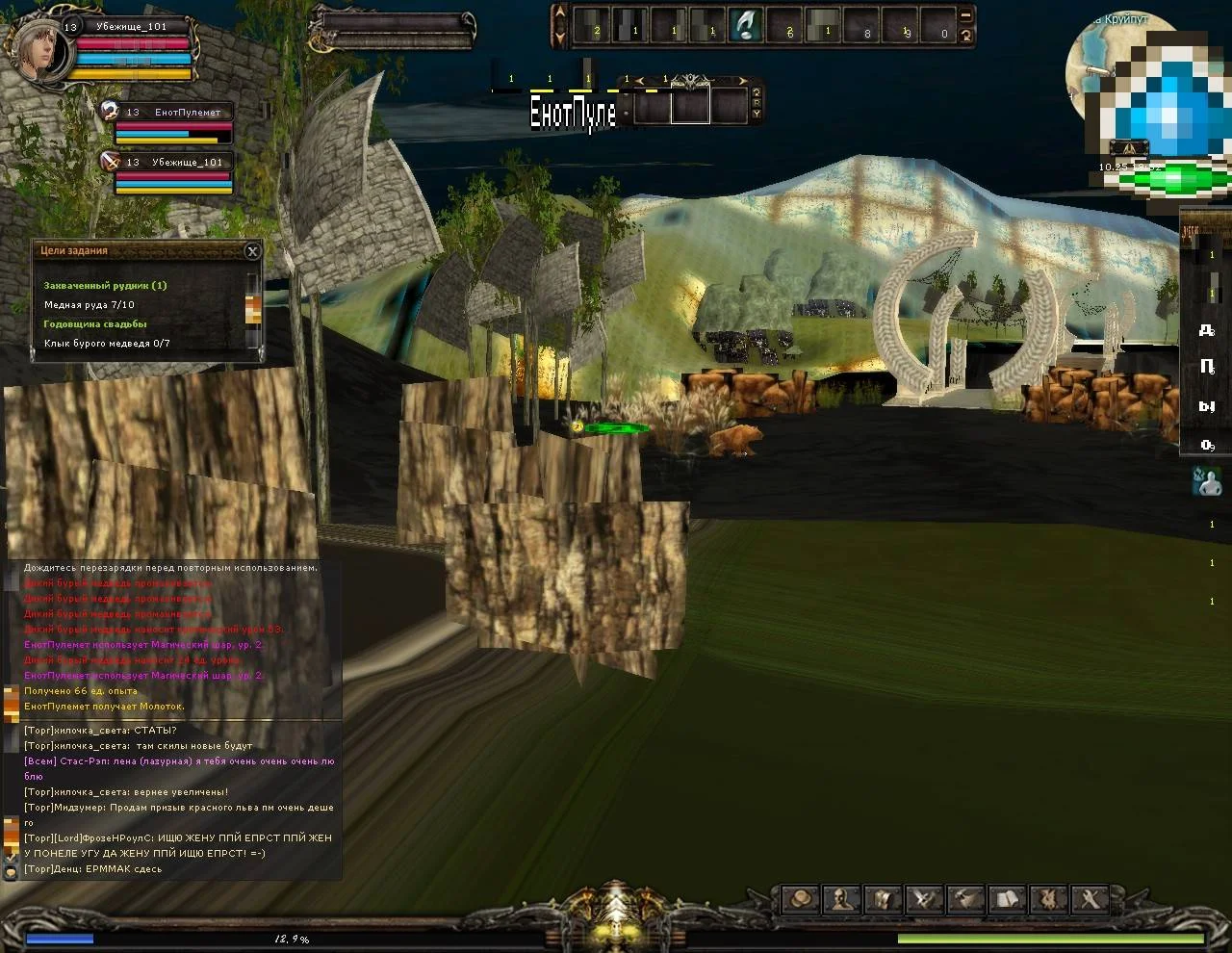
Task: Open the Годовщина свадьбы quest entry
Action: tap(95, 324)
